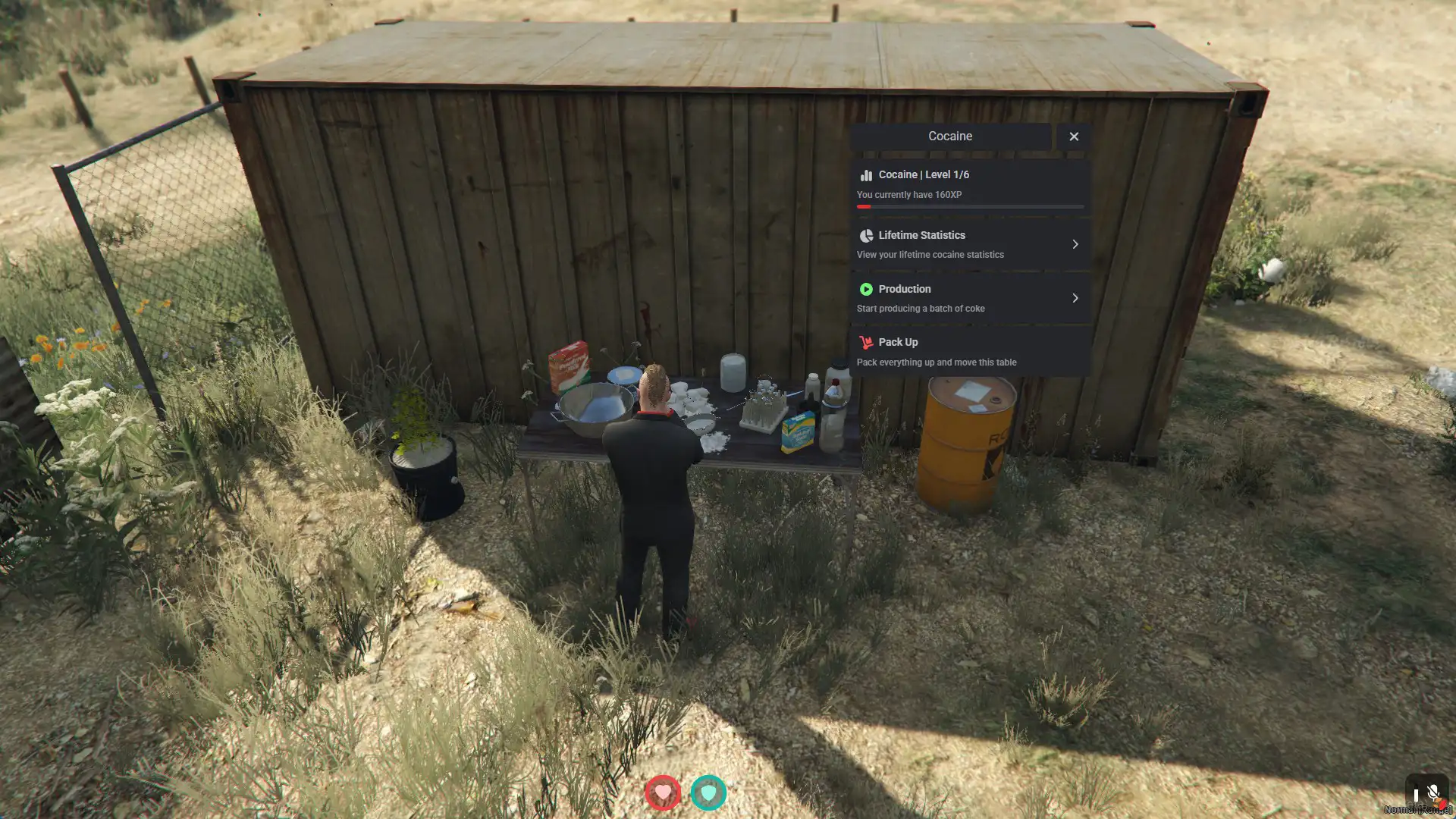Image resolution: width=1456 pixels, height=819 pixels.
Task: Start Production of a coke batch
Action: pos(970,298)
